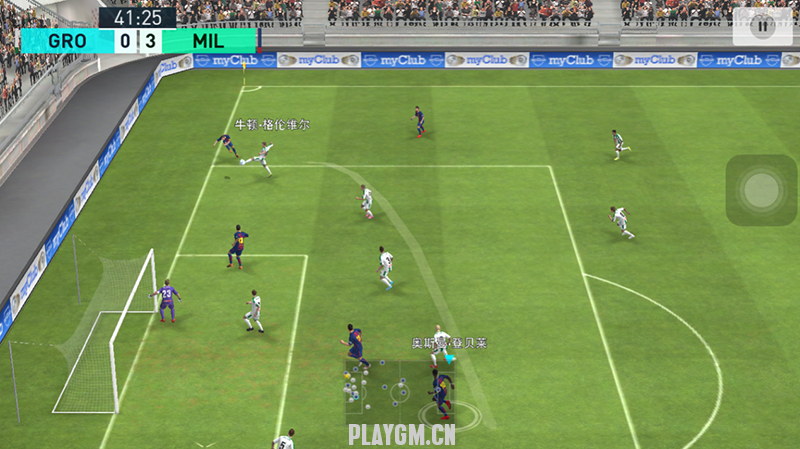Tap the round virtual joystick pad

[x=762, y=188]
